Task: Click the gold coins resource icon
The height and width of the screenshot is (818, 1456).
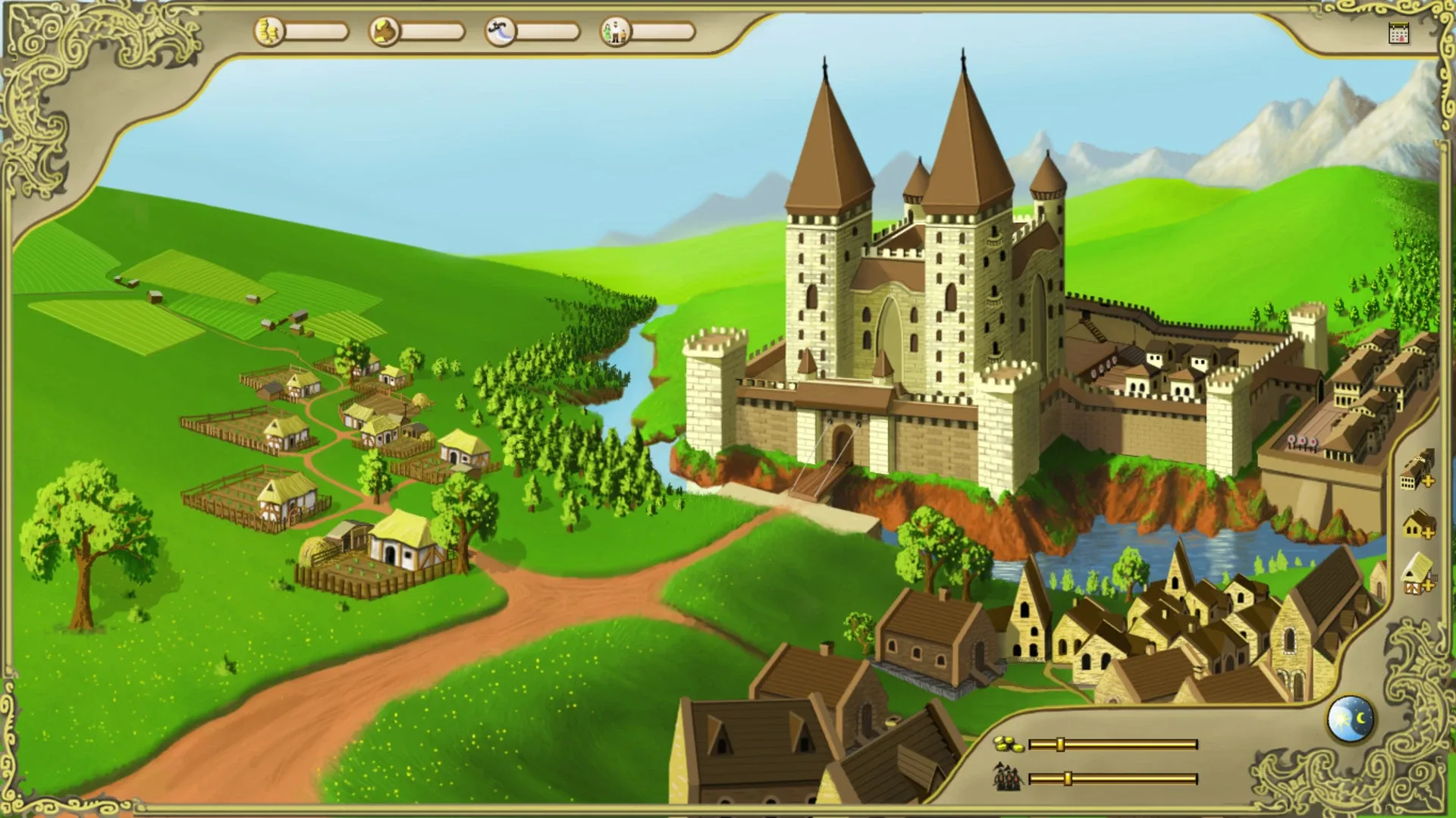Action: (x=268, y=32)
